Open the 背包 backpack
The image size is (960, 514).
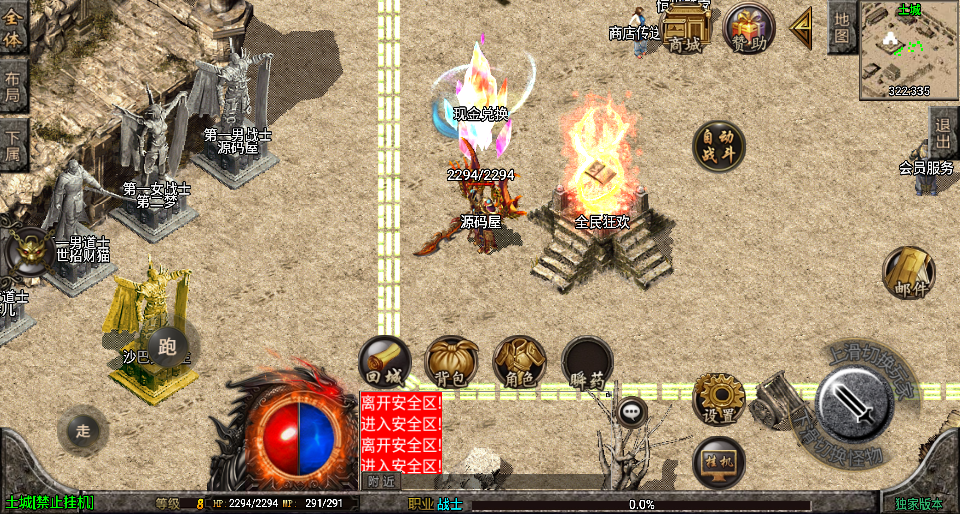pos(451,361)
